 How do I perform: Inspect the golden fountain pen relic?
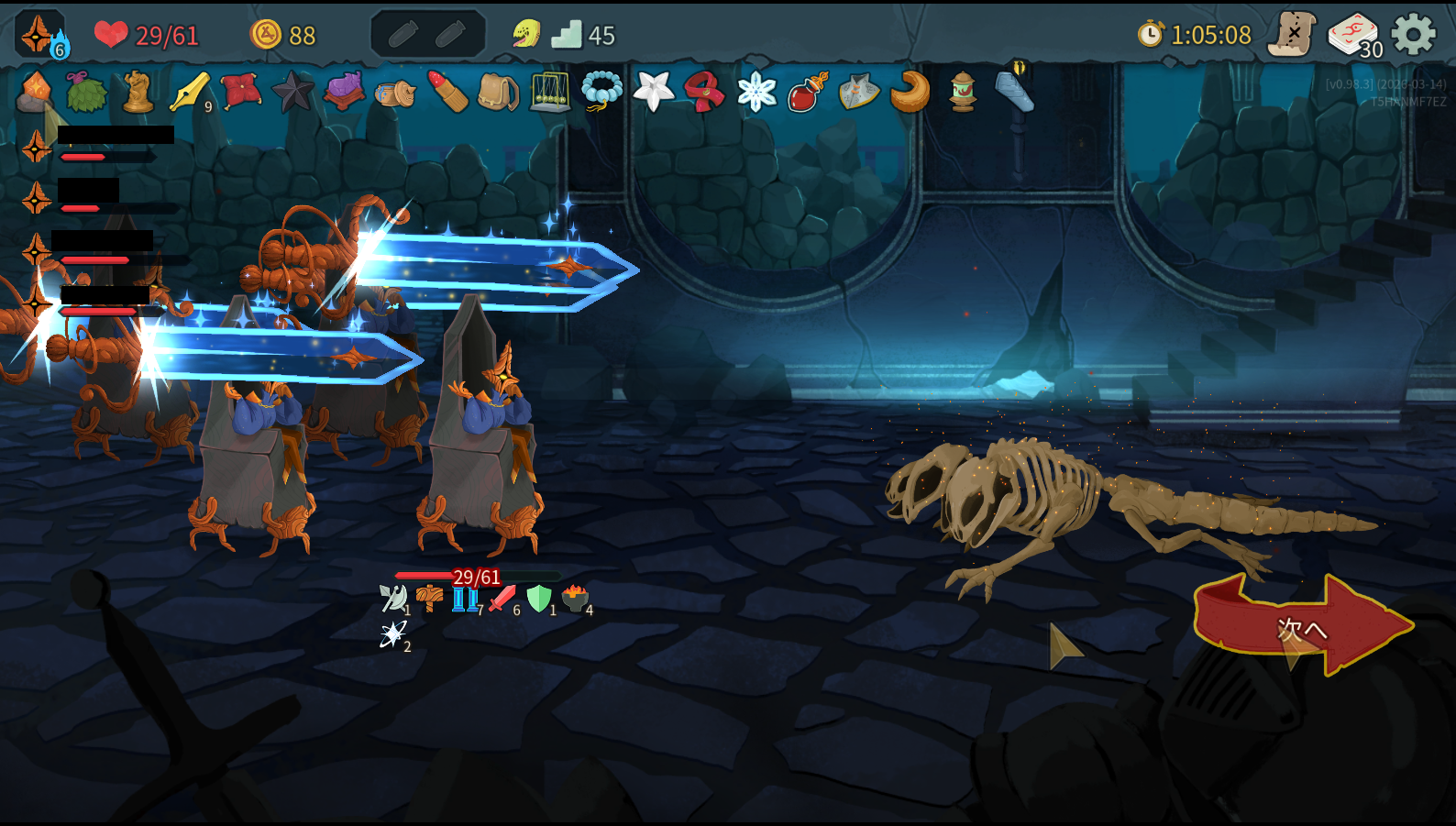[190, 92]
